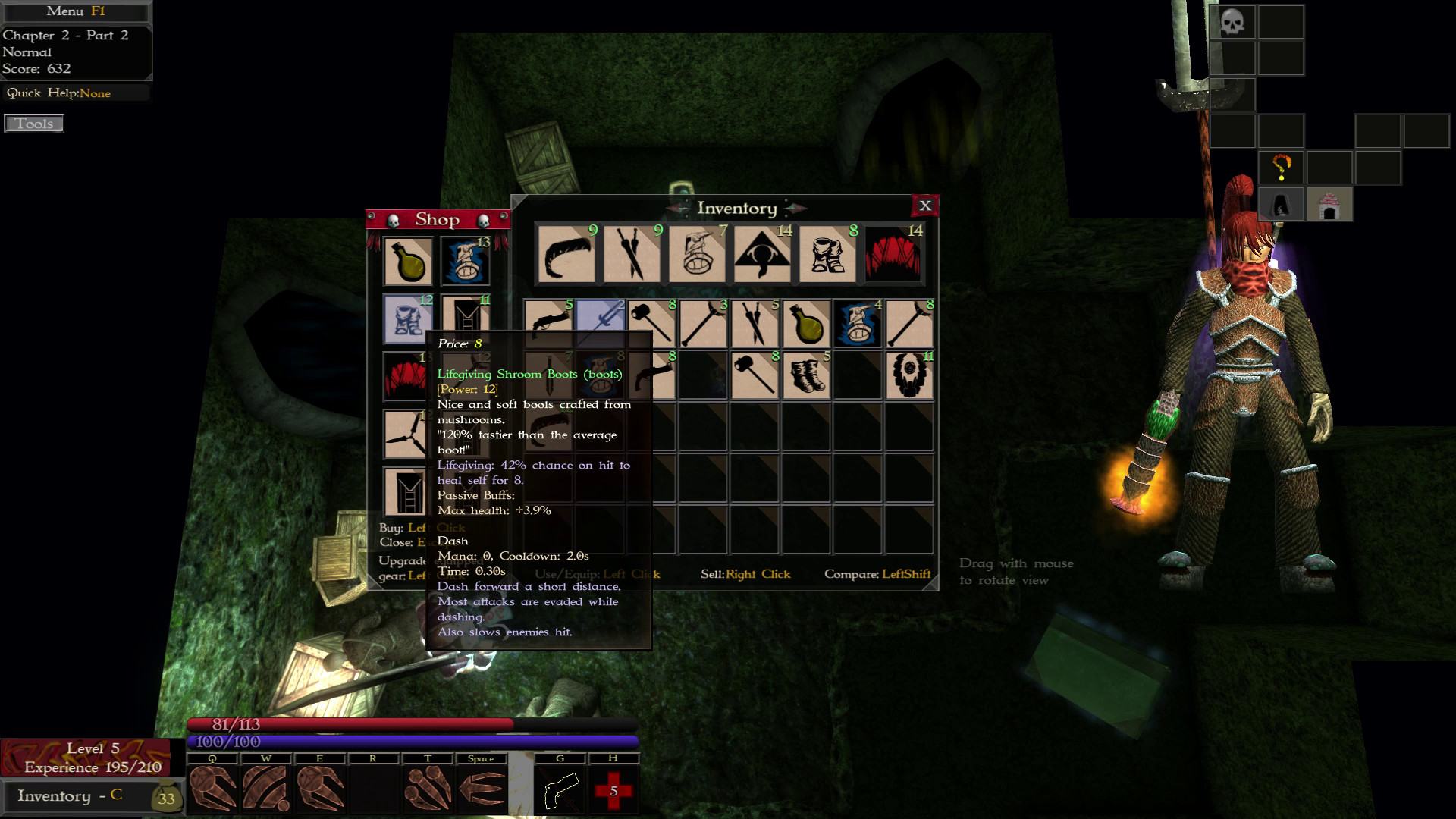Activate the Space dash arrow ability

point(482,789)
